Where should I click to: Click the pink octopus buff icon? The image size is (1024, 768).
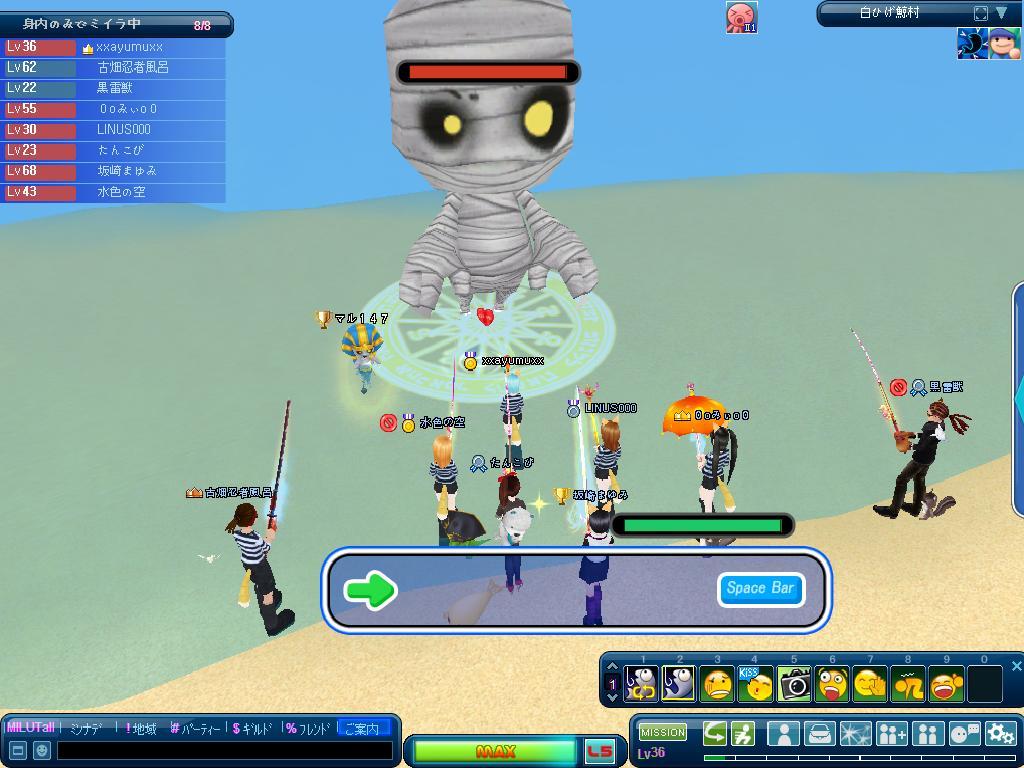click(x=741, y=17)
